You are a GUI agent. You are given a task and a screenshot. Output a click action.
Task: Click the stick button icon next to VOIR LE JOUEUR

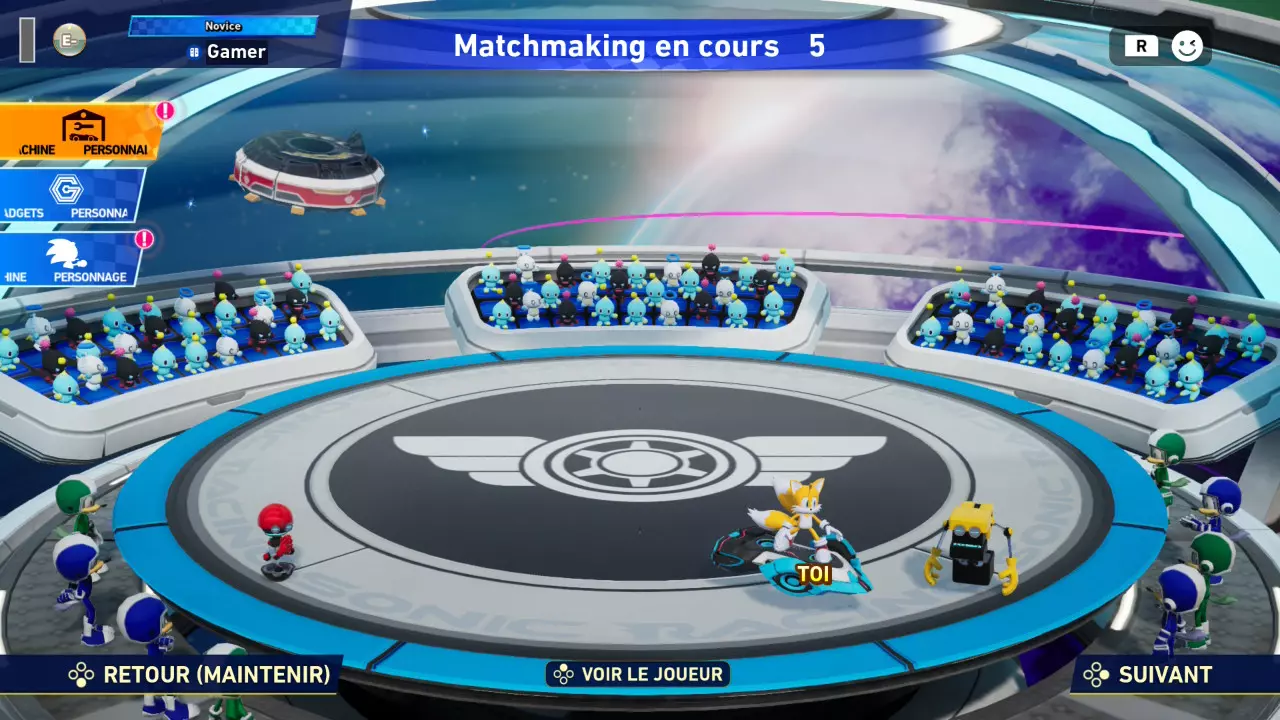tap(563, 673)
